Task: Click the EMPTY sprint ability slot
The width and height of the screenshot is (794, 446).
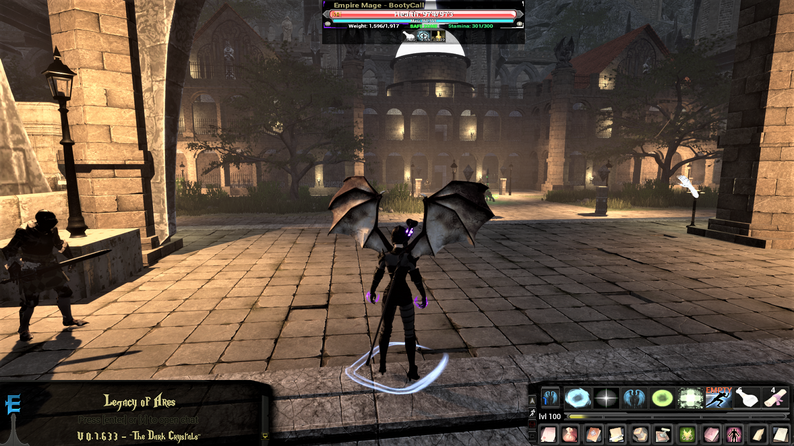Action: coord(720,398)
